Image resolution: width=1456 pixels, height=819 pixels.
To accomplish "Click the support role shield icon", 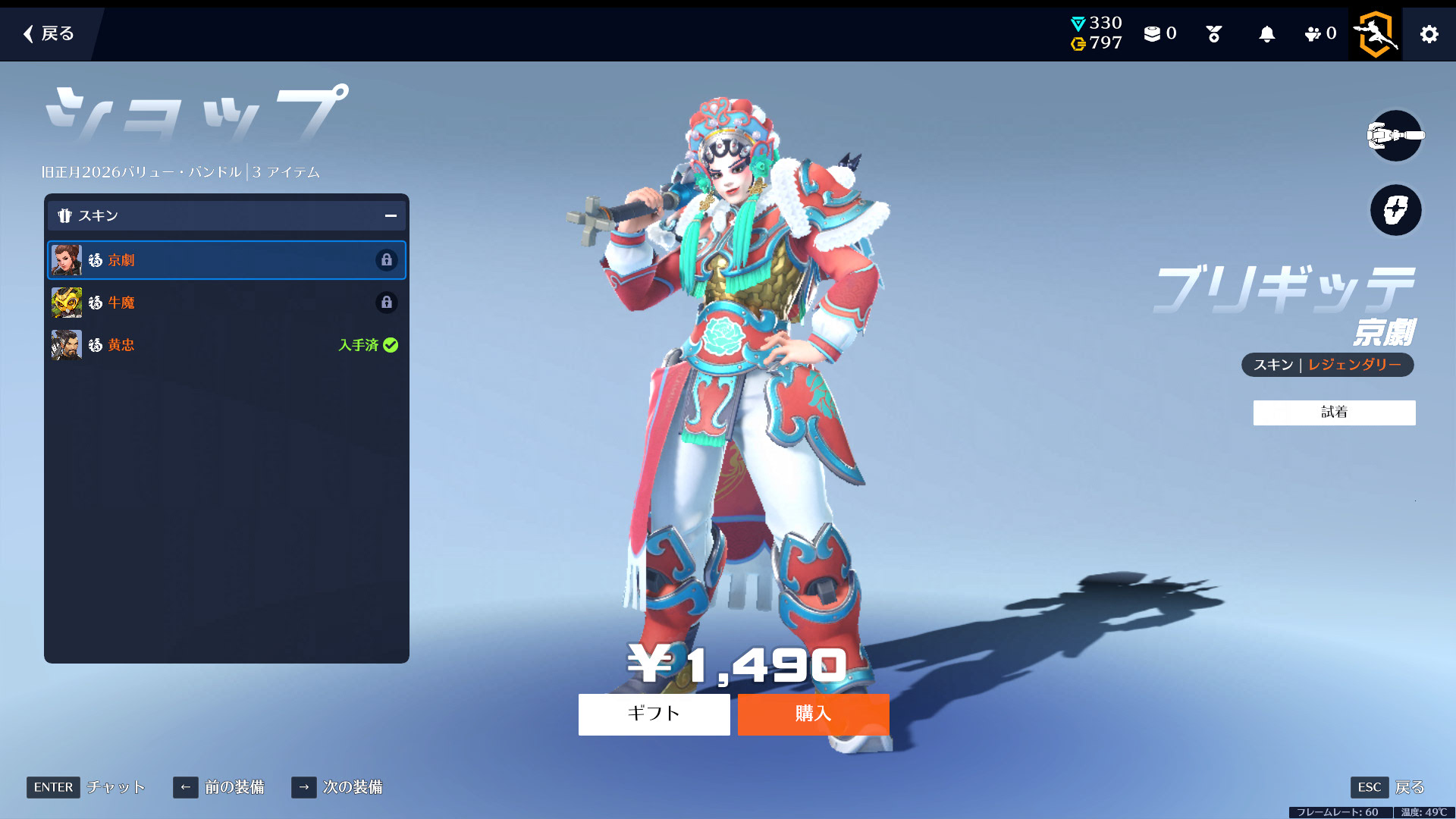I will 1395,210.
